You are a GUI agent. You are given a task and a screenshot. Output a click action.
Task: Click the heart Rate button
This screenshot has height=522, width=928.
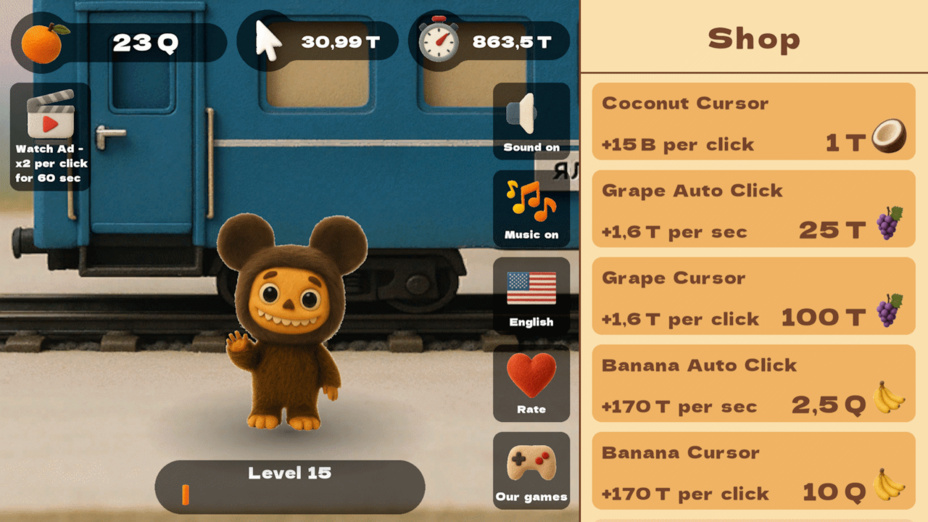(531, 383)
